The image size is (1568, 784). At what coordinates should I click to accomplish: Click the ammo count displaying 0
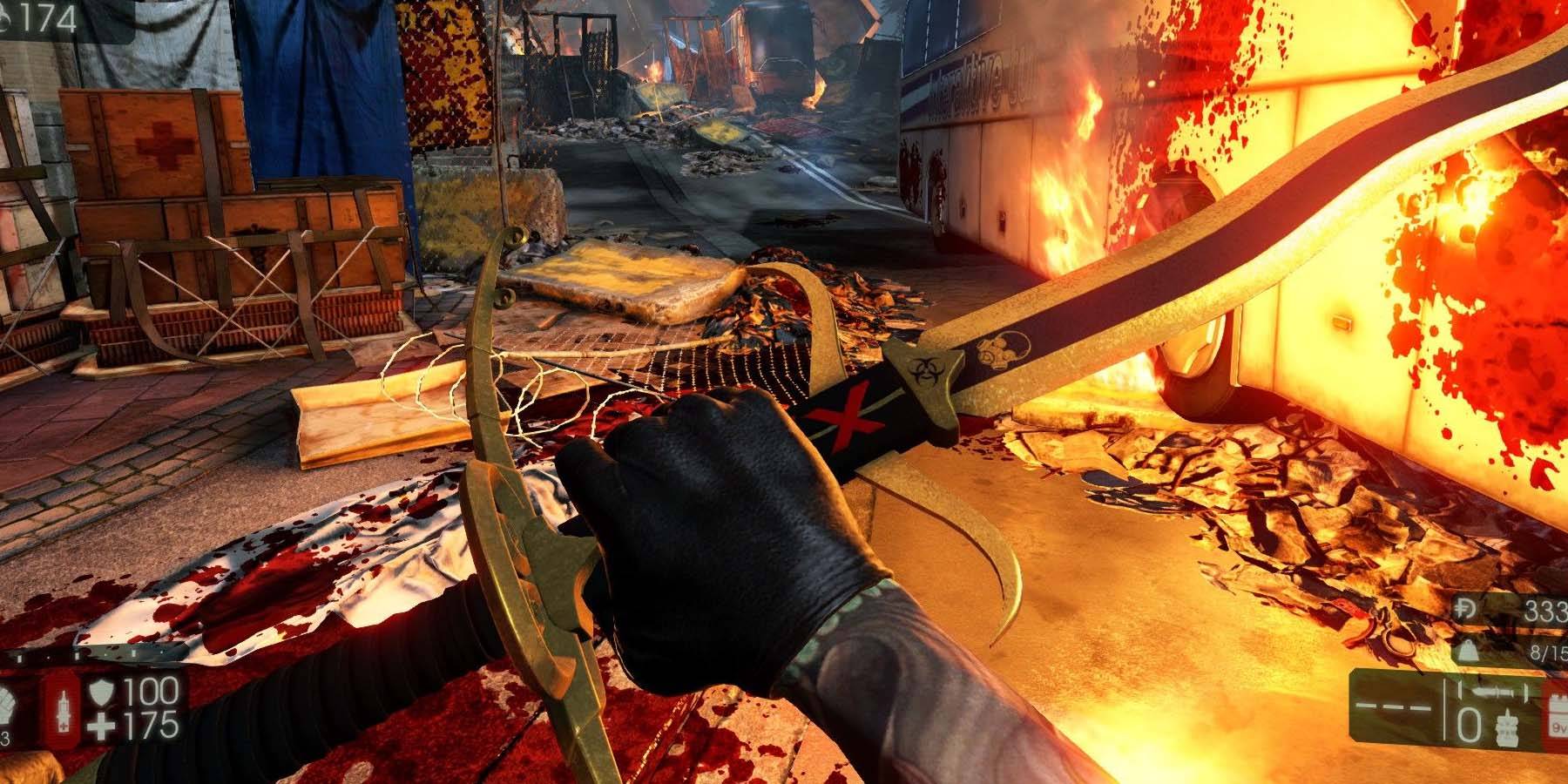tap(1470, 724)
